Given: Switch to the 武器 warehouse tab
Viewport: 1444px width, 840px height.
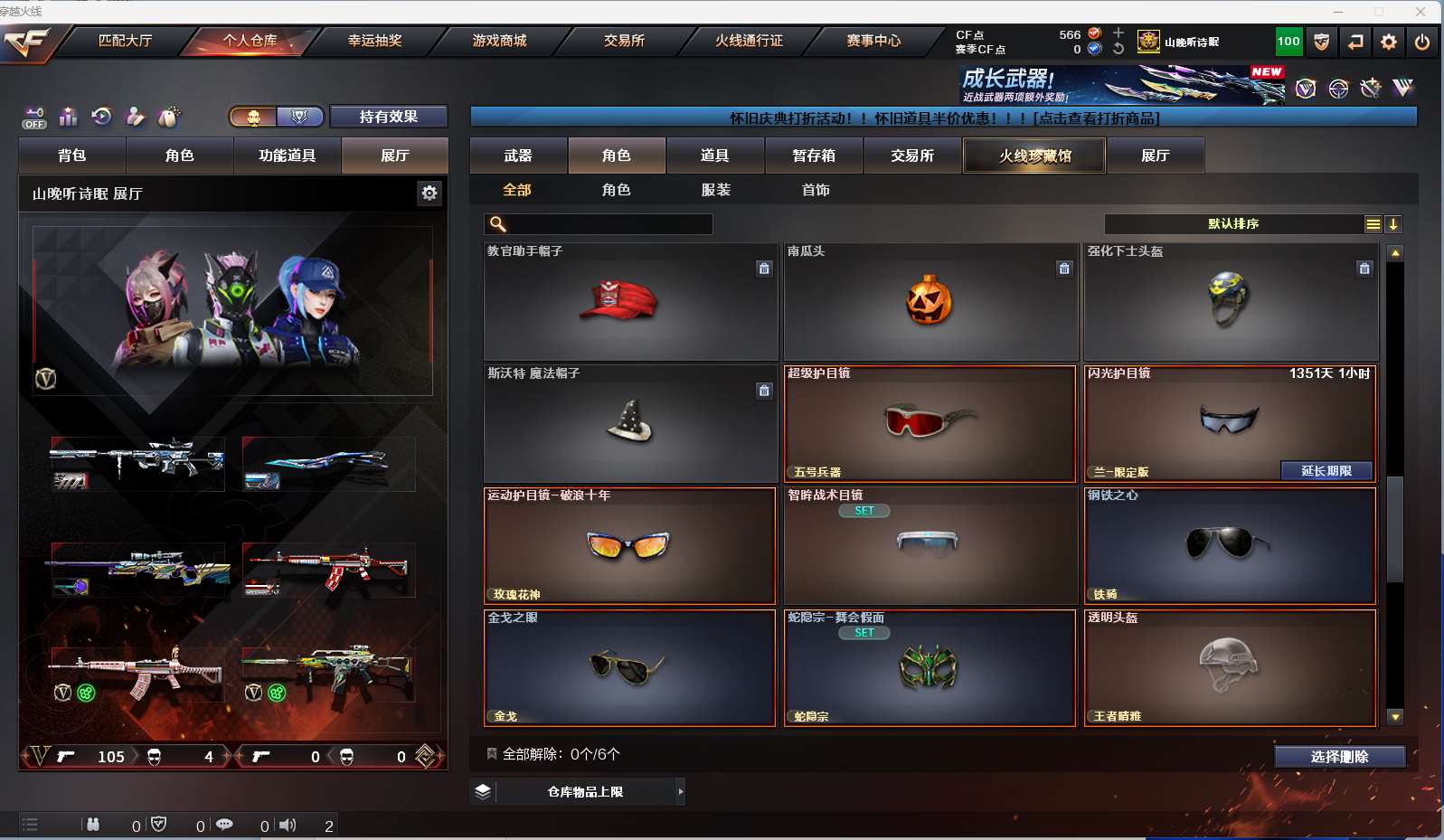Looking at the screenshot, I should click(x=518, y=156).
